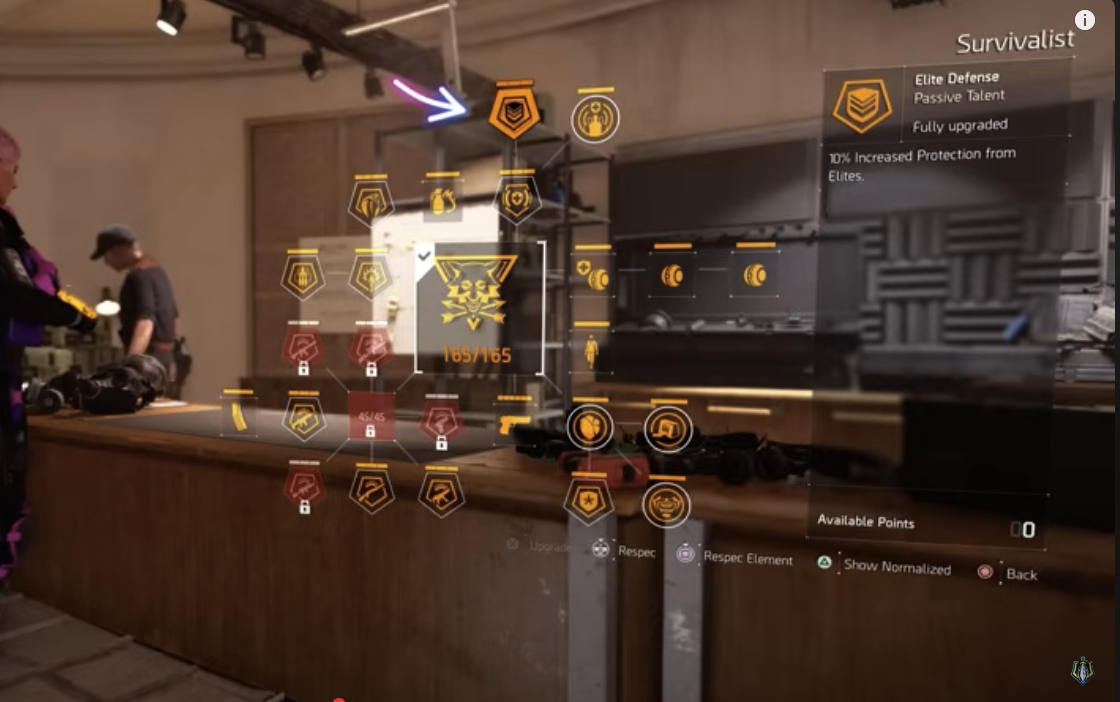Open the Survivalist wolf emblem tile
The image size is (1120, 702).
tap(480, 307)
